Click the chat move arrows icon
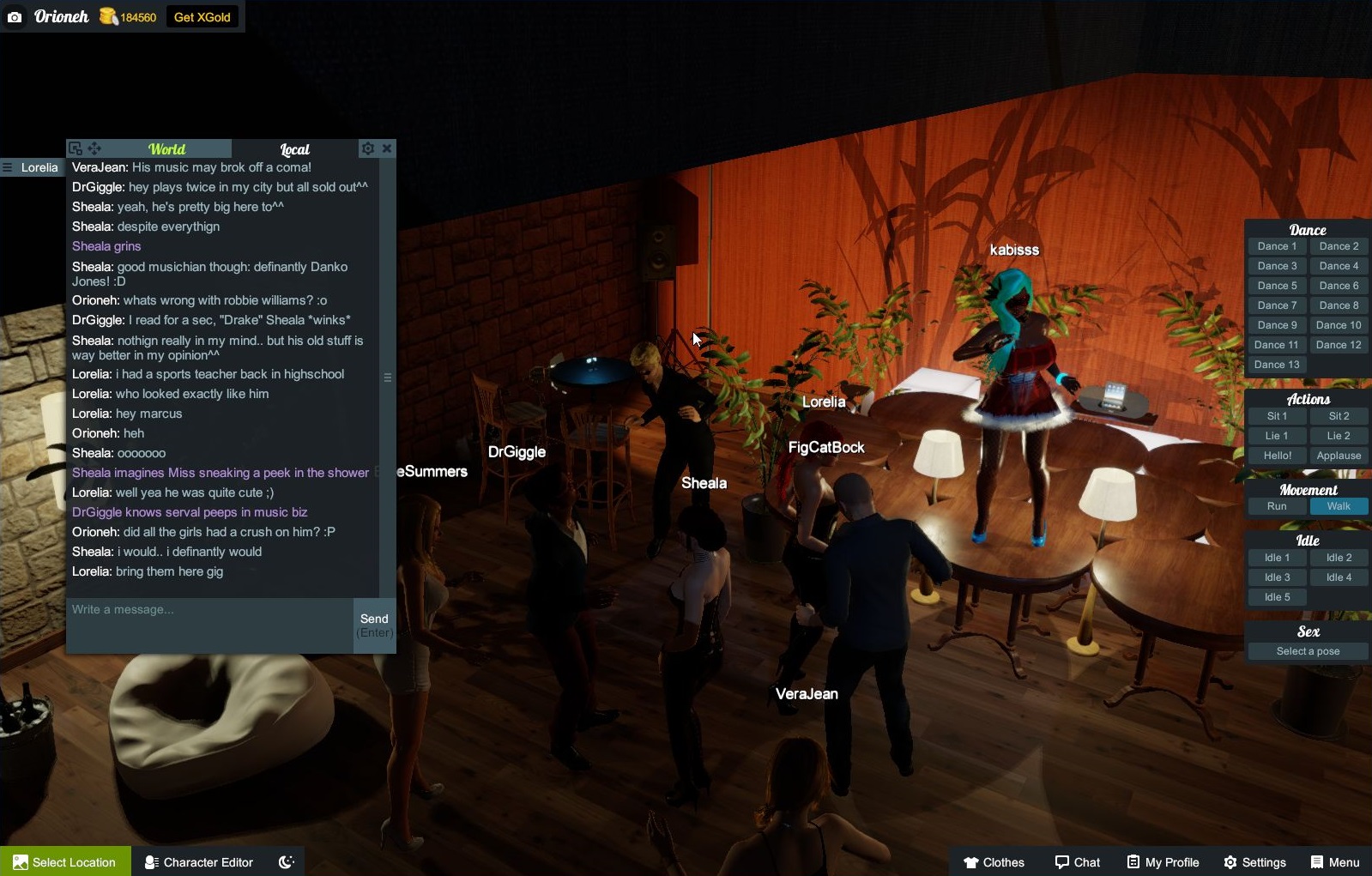 [94, 148]
